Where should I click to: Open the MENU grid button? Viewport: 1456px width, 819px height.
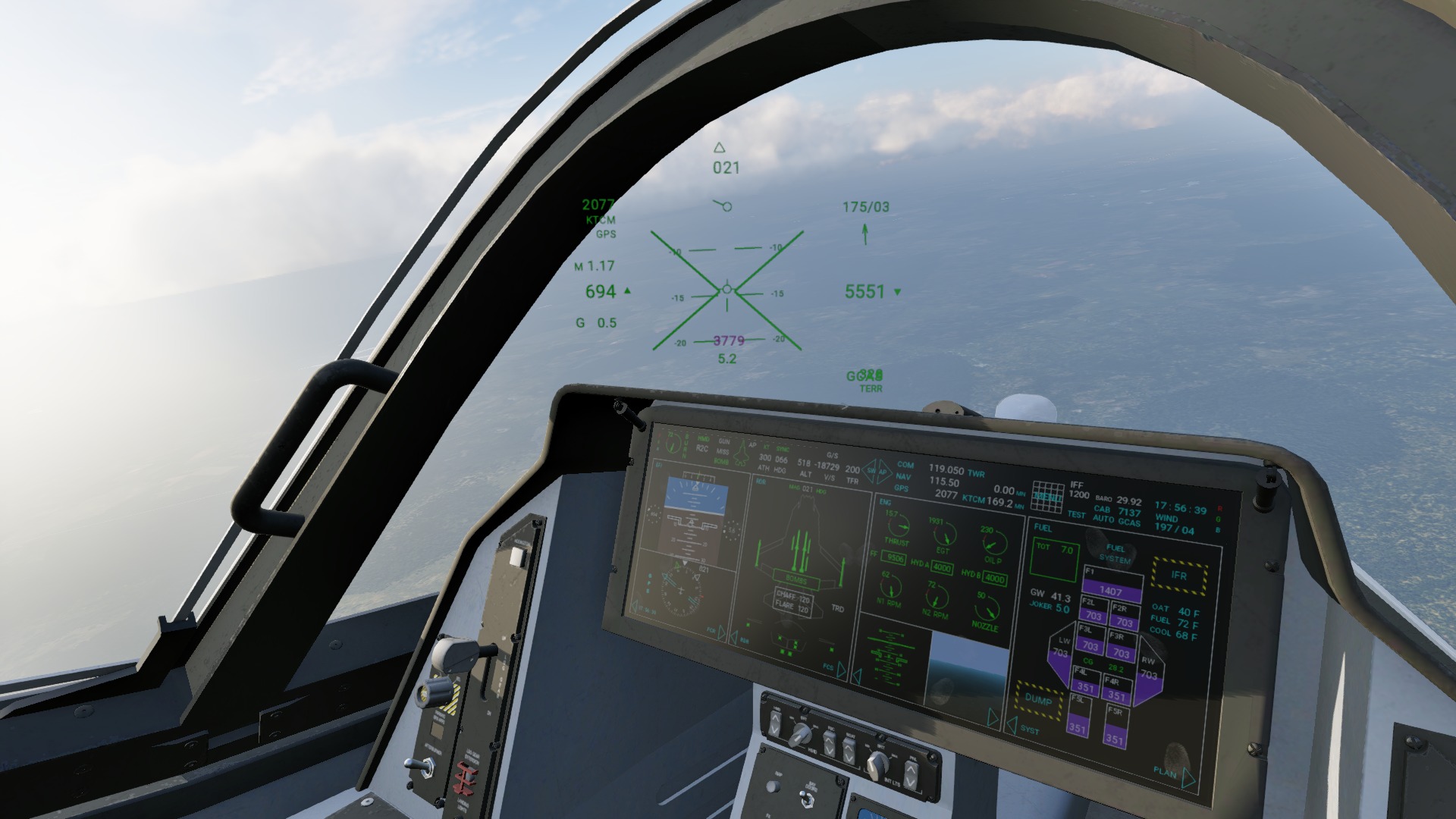click(1047, 495)
